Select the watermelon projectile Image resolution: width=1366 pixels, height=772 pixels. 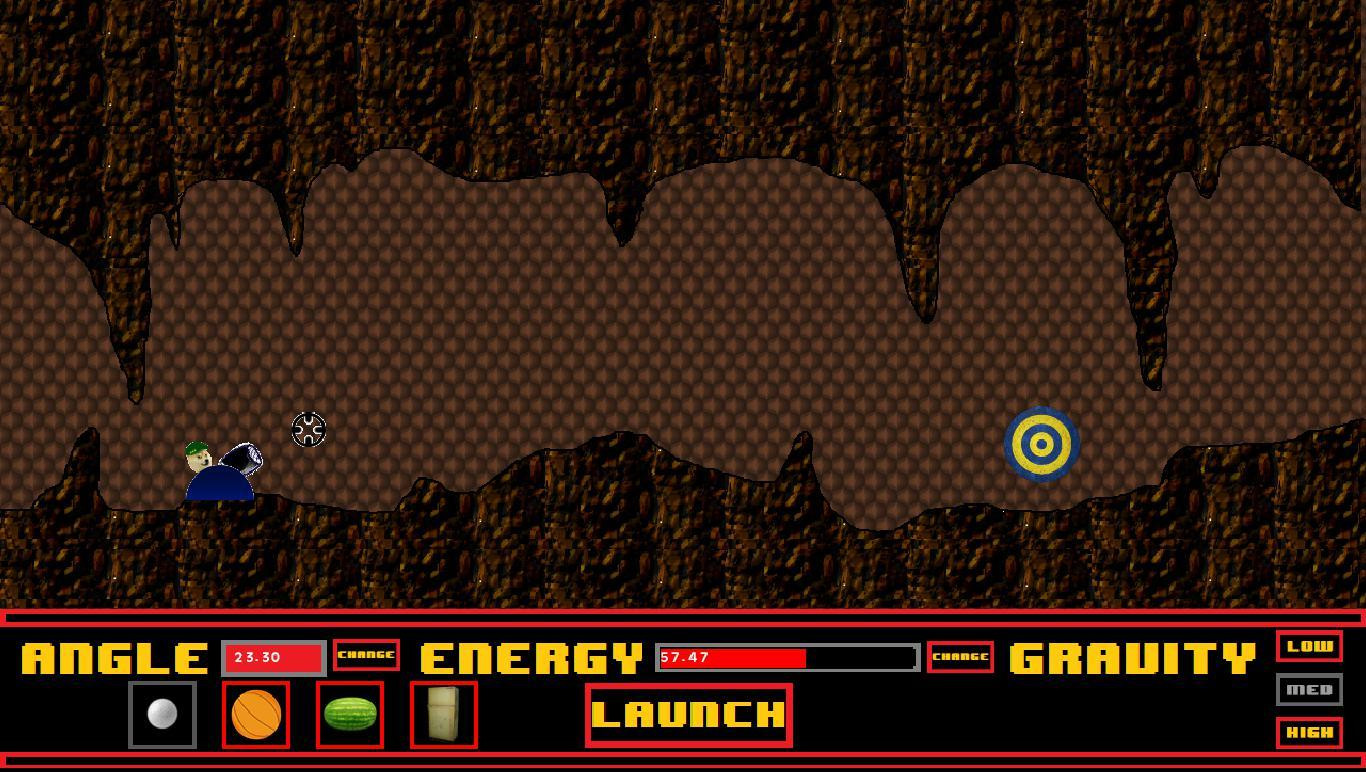click(x=348, y=715)
